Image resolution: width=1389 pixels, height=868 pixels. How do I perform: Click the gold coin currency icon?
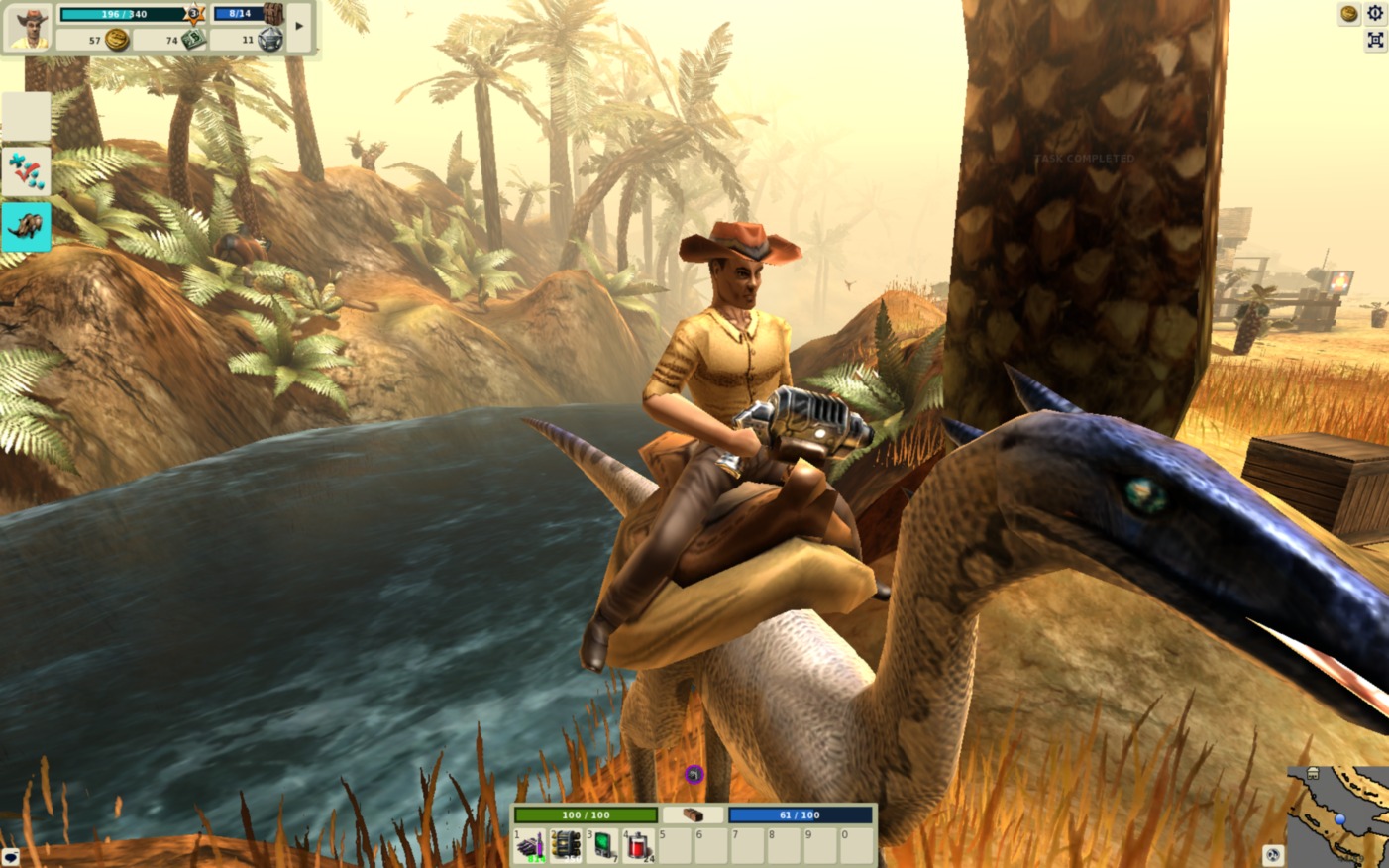117,40
